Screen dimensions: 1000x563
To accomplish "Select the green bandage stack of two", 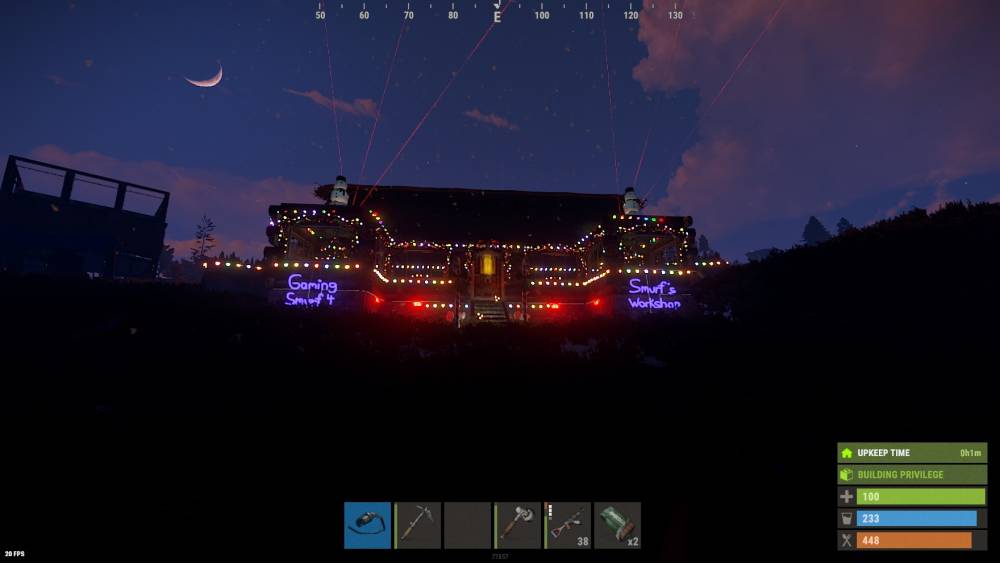I will (617, 525).
